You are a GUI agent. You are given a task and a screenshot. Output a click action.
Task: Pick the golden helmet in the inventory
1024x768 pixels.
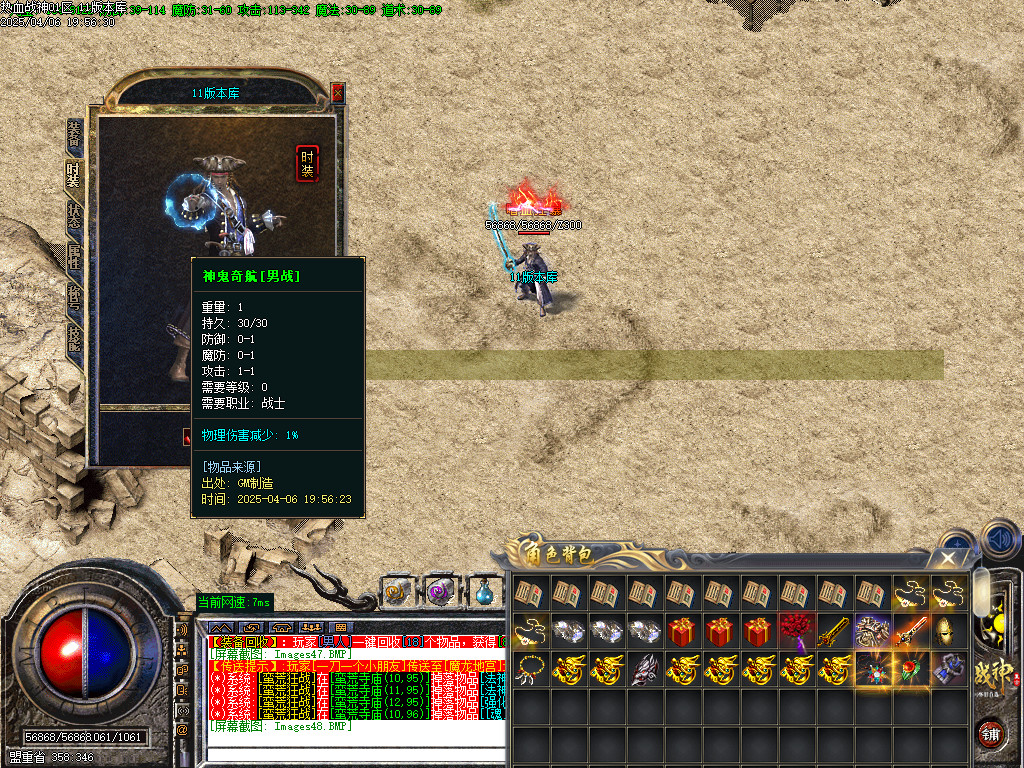(x=948, y=631)
